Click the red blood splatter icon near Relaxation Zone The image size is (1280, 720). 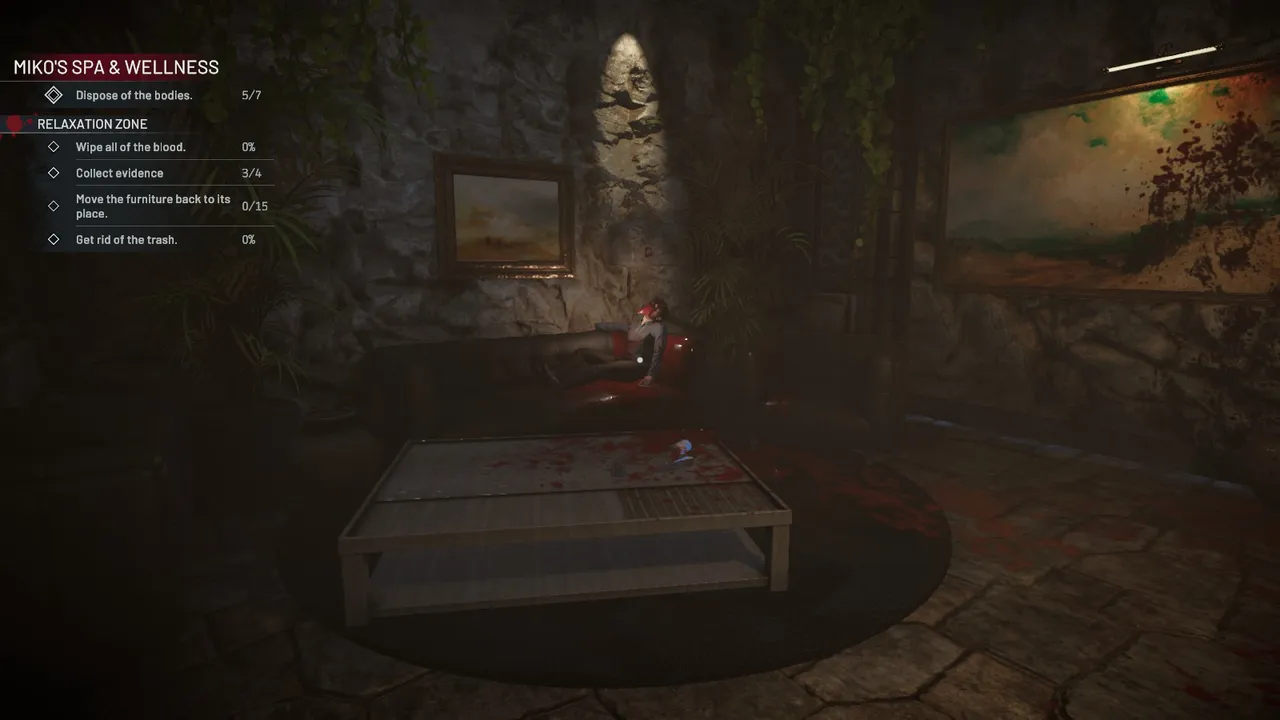(x=14, y=123)
